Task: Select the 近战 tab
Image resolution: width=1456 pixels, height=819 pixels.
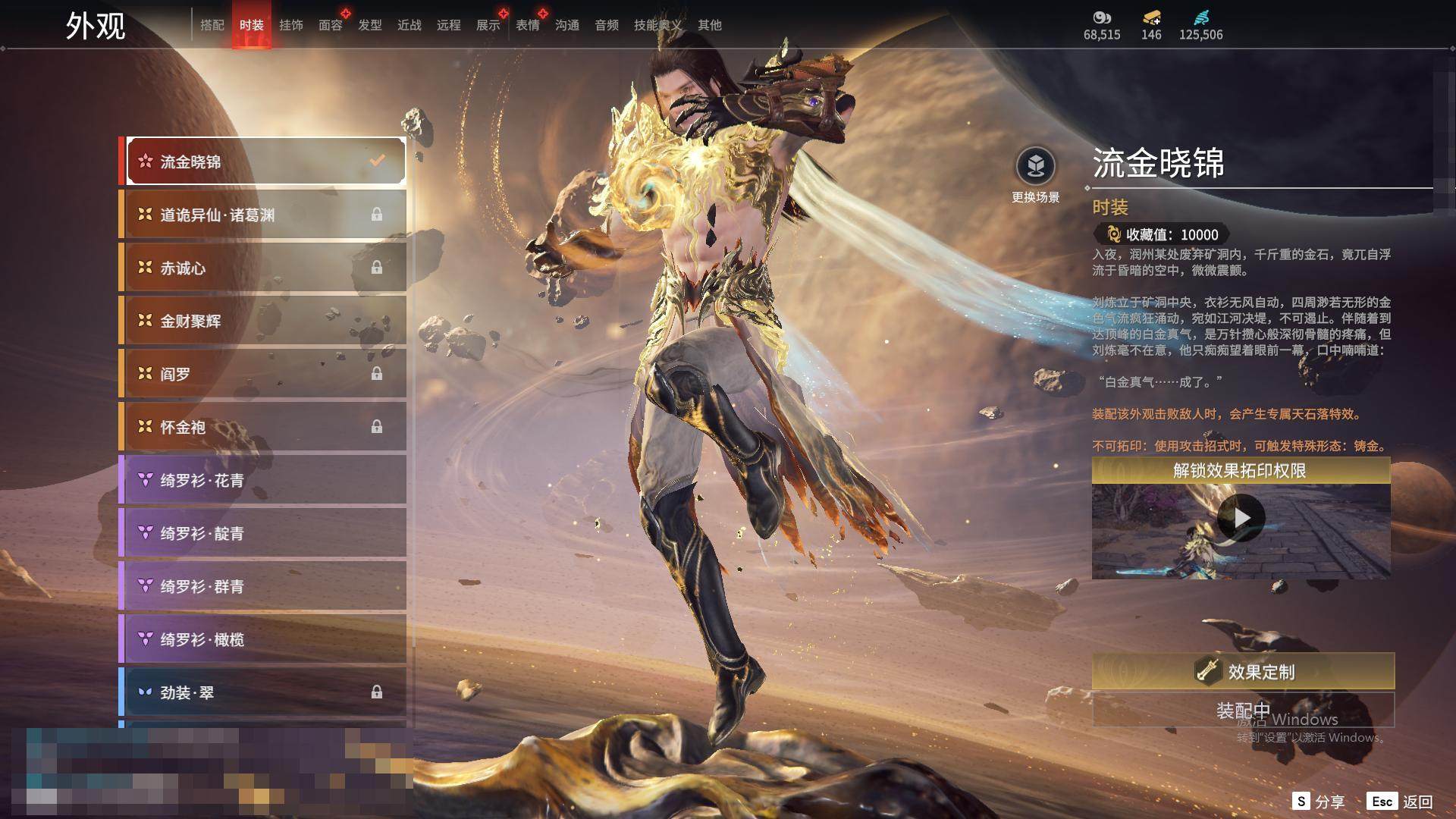Action: pos(409,25)
